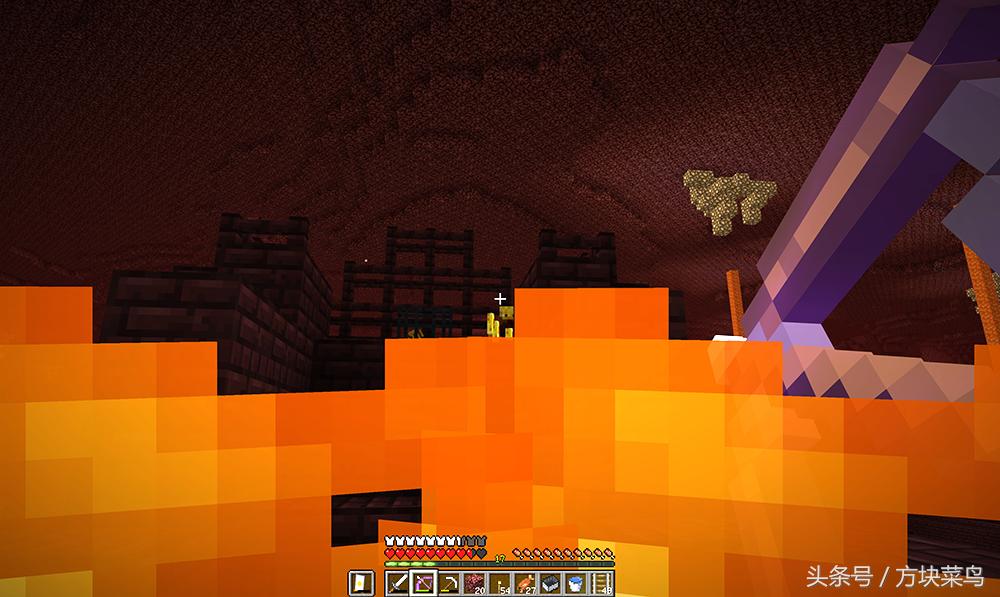The width and height of the screenshot is (1000, 597).
Task: Choose the furnace hotbar slot
Action: [551, 582]
